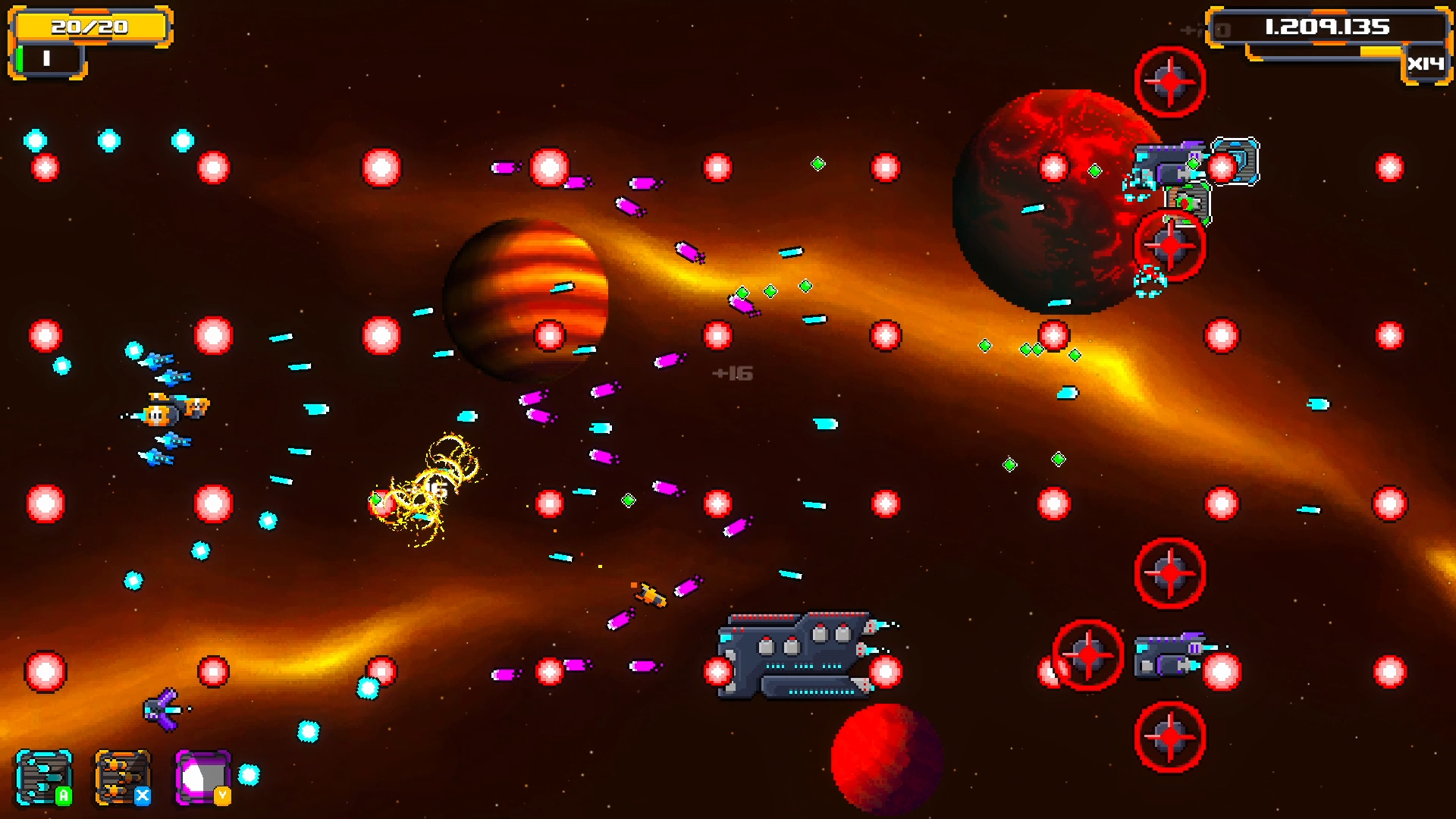Select the cyan rapid-fire ability icon

pos(45,777)
